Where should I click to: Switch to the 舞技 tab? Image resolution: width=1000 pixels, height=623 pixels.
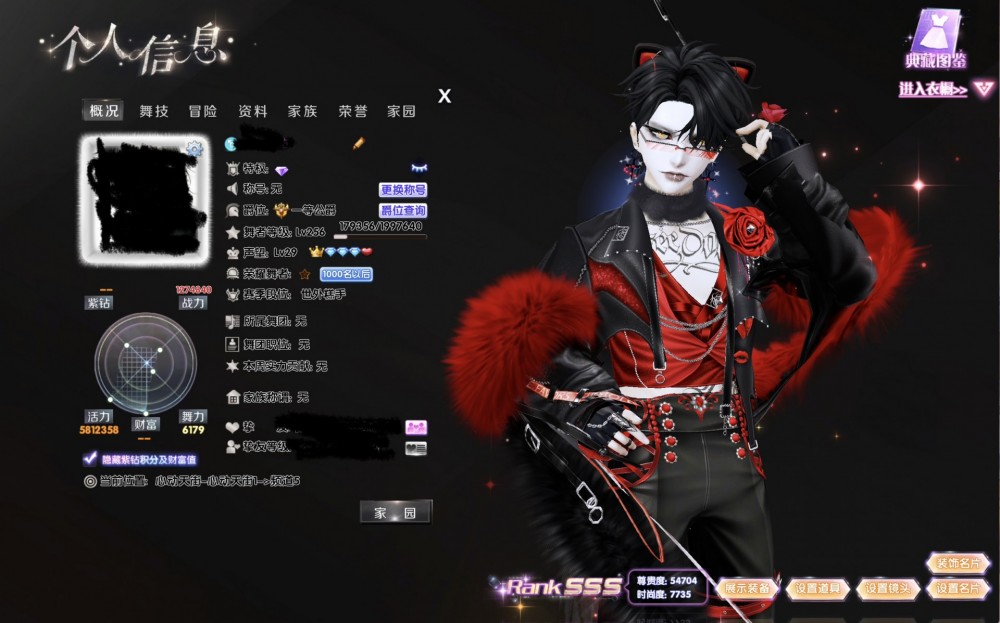(154, 111)
